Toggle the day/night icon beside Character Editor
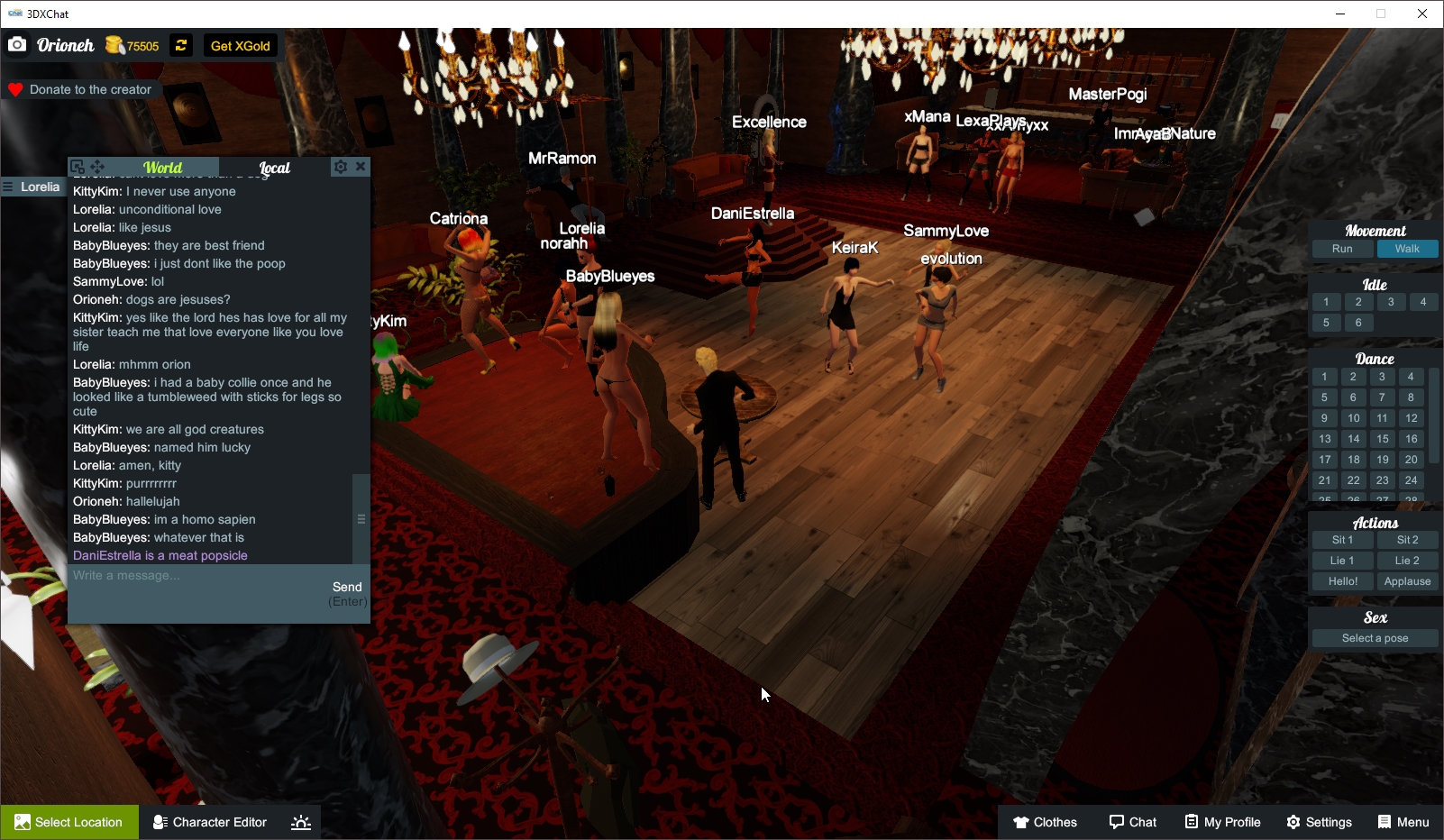The image size is (1444, 840). pyautogui.click(x=300, y=821)
